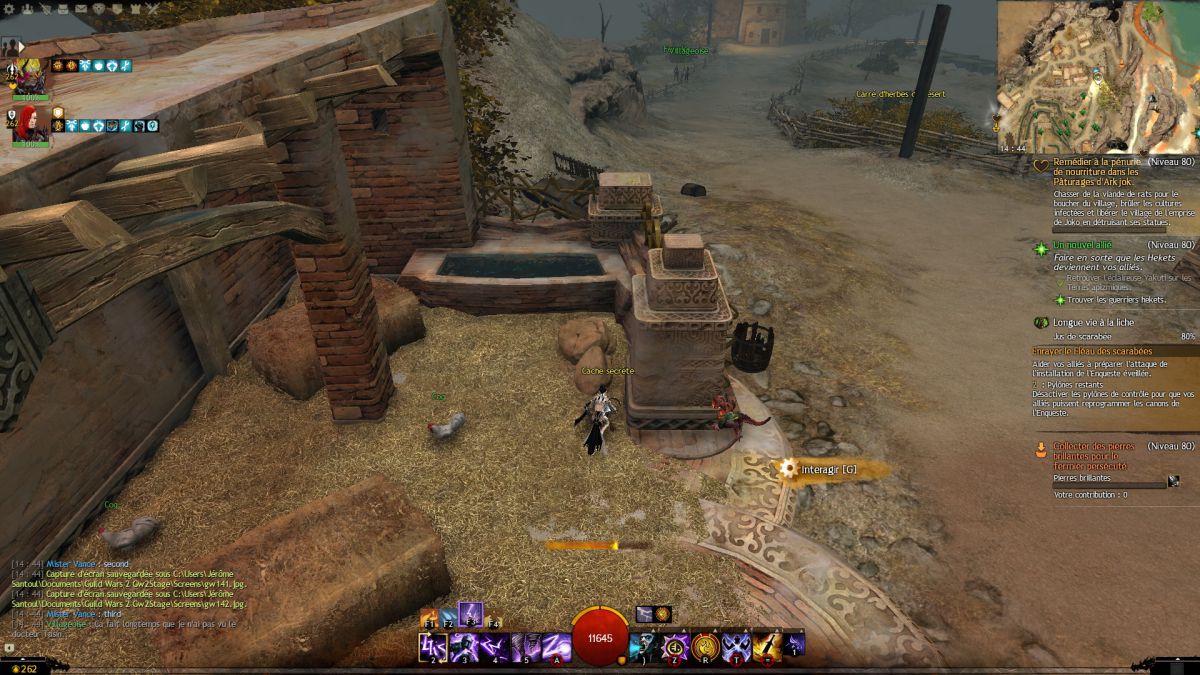Open the game menu gear icon

[8, 8]
